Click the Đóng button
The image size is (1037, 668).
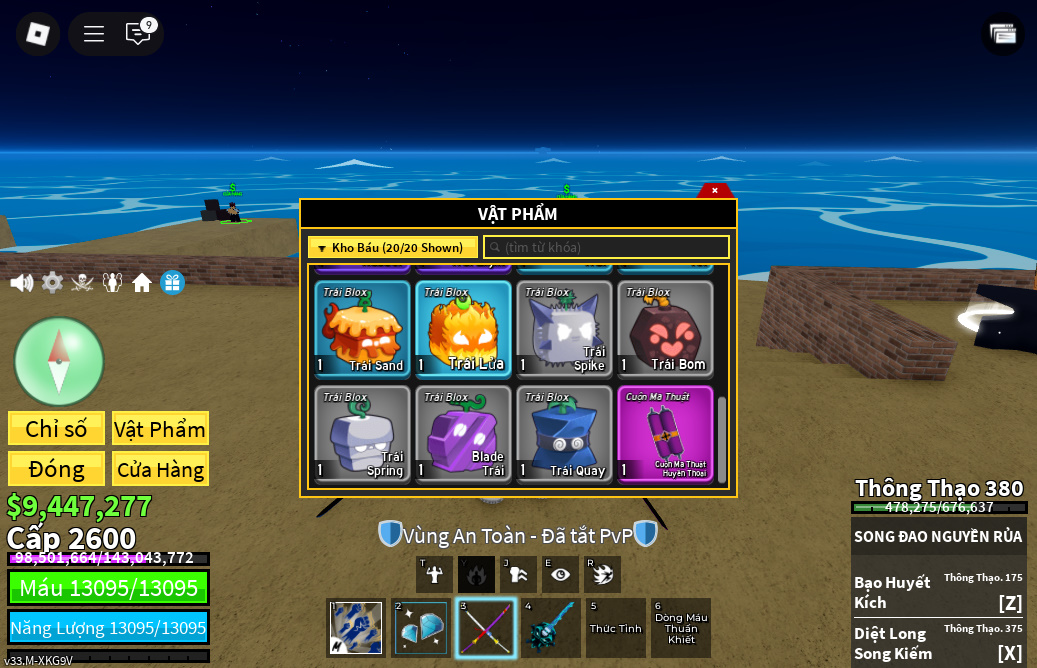[x=56, y=469]
